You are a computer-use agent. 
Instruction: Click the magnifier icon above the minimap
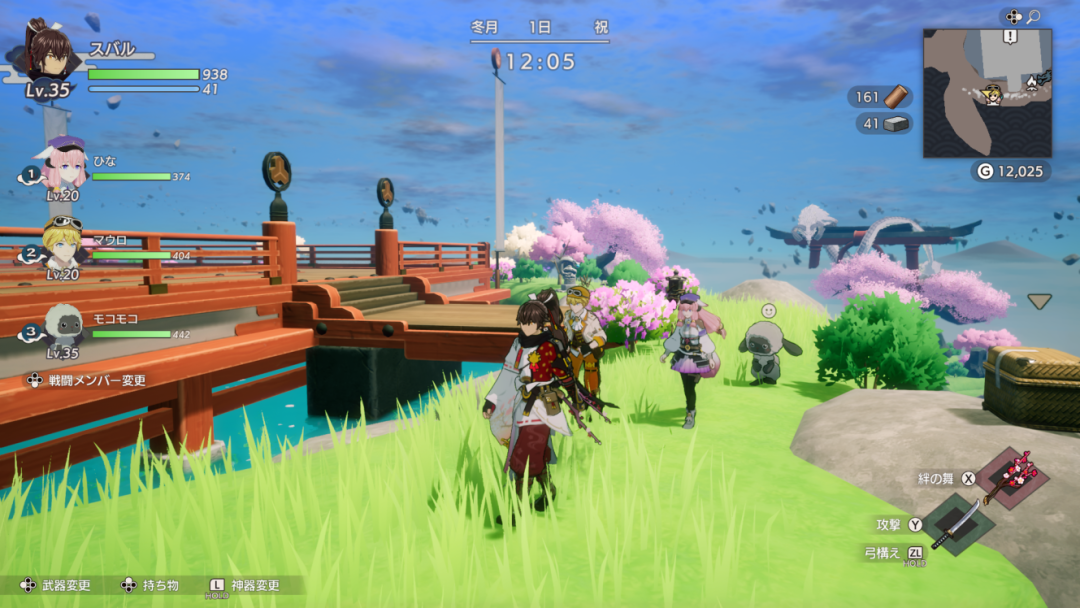pyautogui.click(x=1034, y=17)
